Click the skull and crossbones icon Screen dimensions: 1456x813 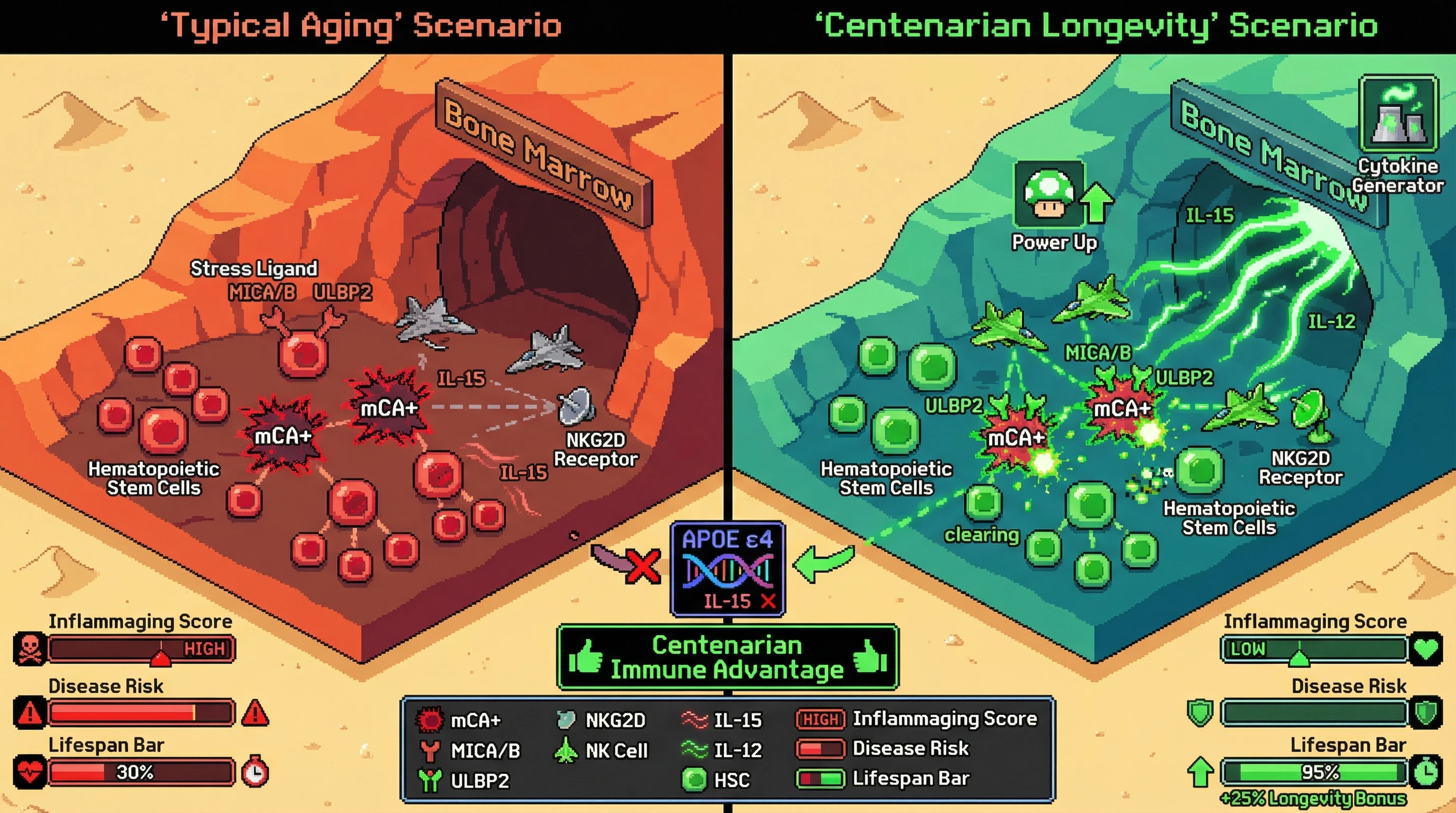pyautogui.click(x=30, y=648)
